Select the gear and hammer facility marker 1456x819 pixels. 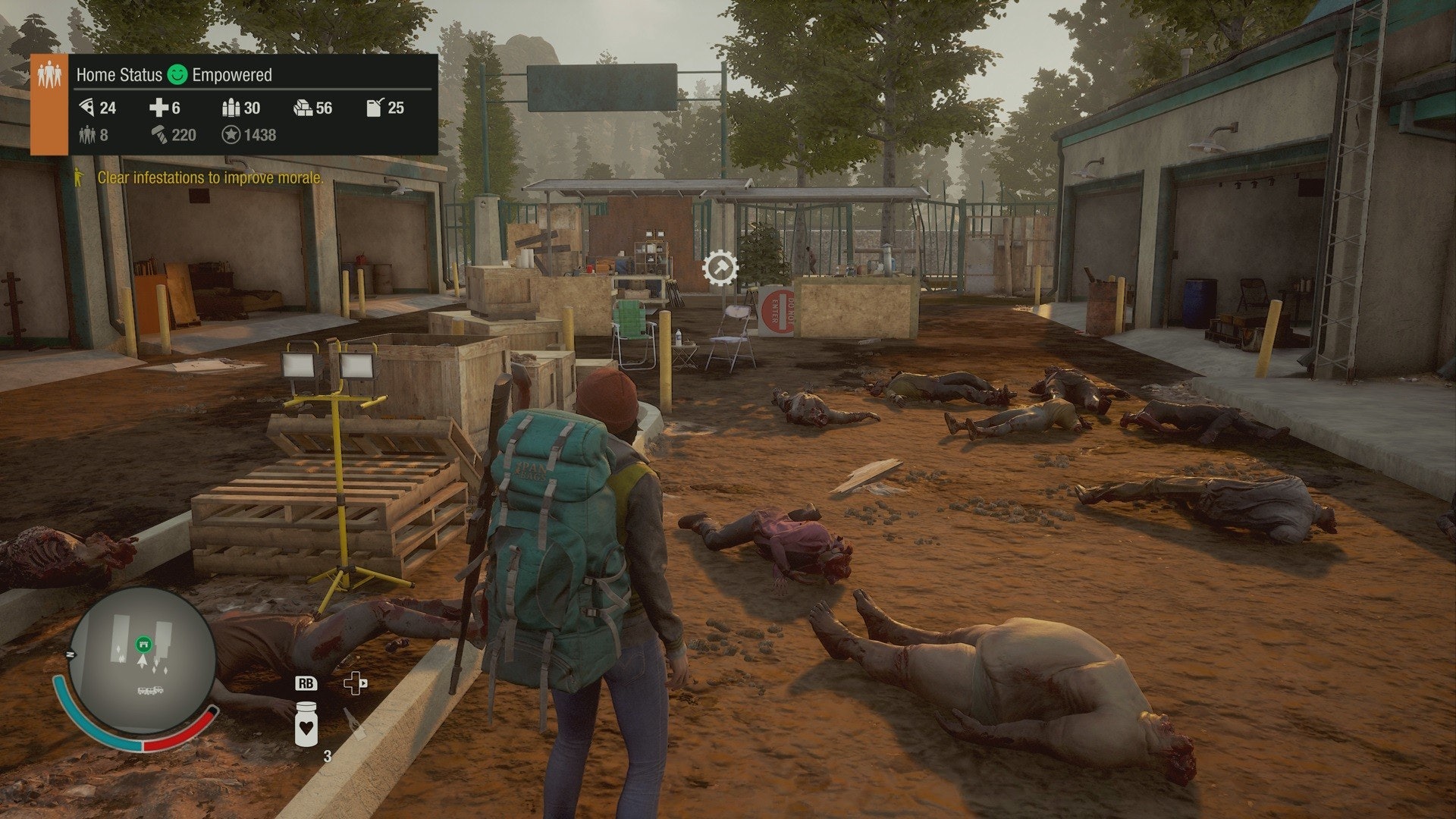coord(719,268)
